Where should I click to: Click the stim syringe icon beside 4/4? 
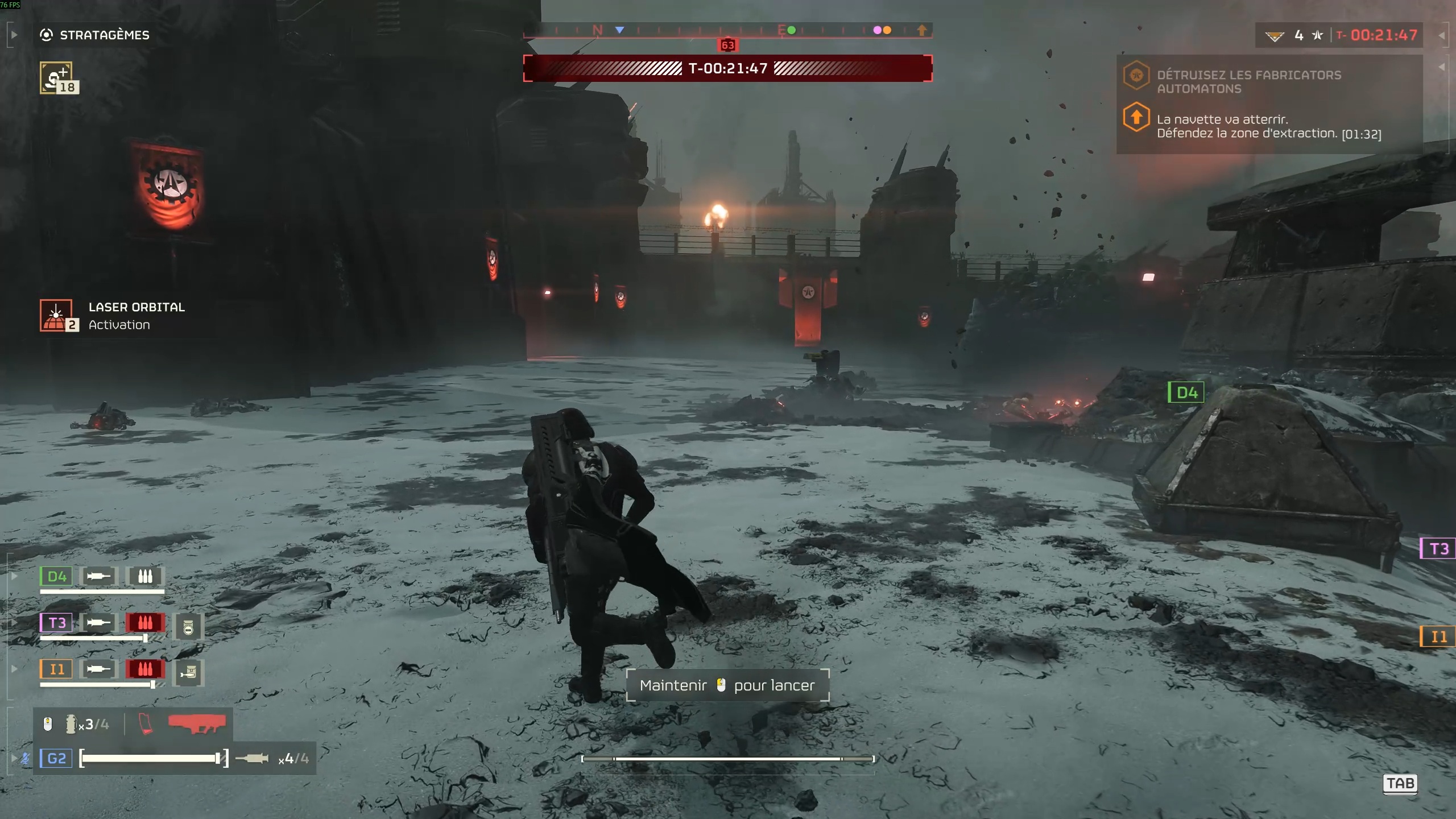(253, 758)
